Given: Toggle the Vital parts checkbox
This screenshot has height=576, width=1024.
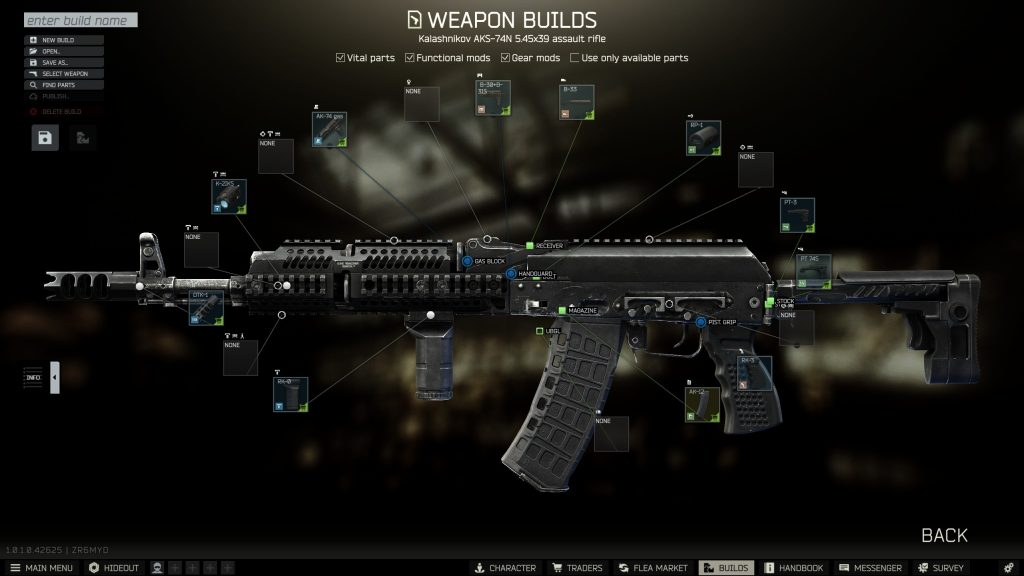Looking at the screenshot, I should 341,58.
